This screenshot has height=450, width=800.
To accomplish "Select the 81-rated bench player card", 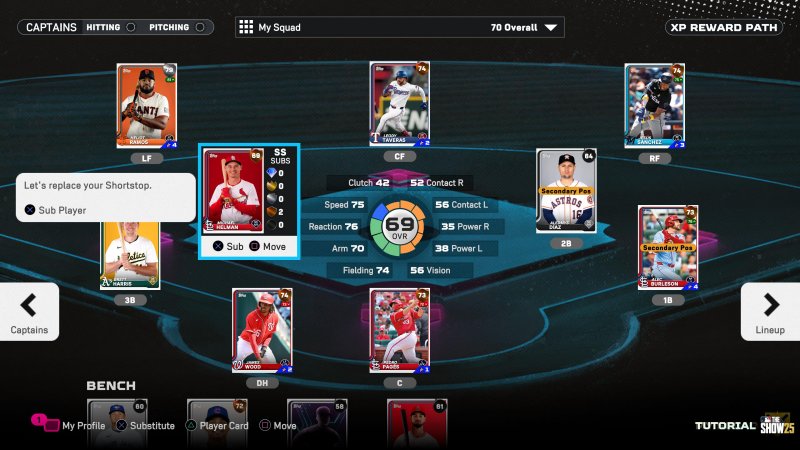I will [417, 422].
